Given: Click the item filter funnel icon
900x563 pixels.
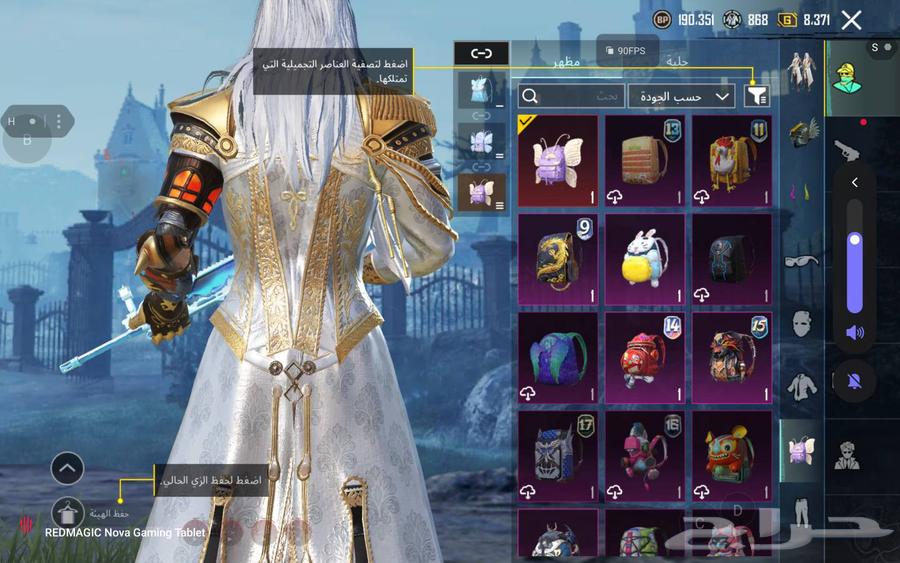Looking at the screenshot, I should click(x=757, y=96).
